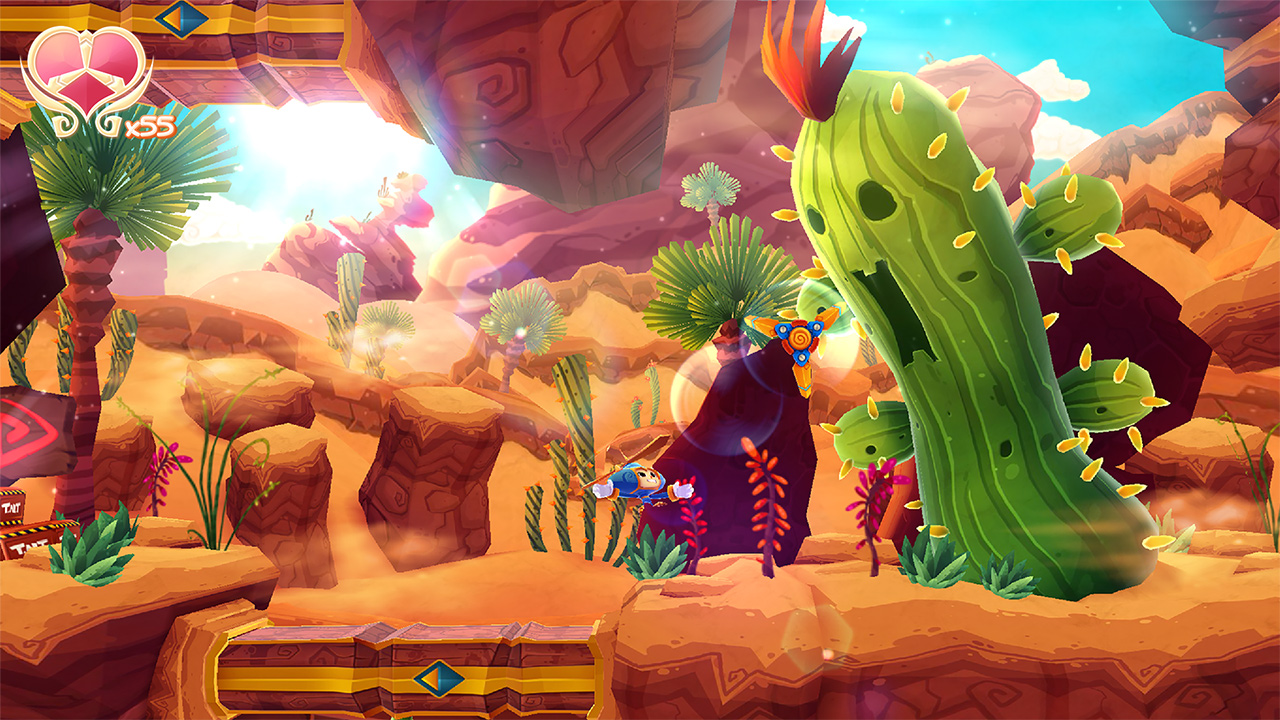Open the dark cave entrance behind the character

coord(770,430)
